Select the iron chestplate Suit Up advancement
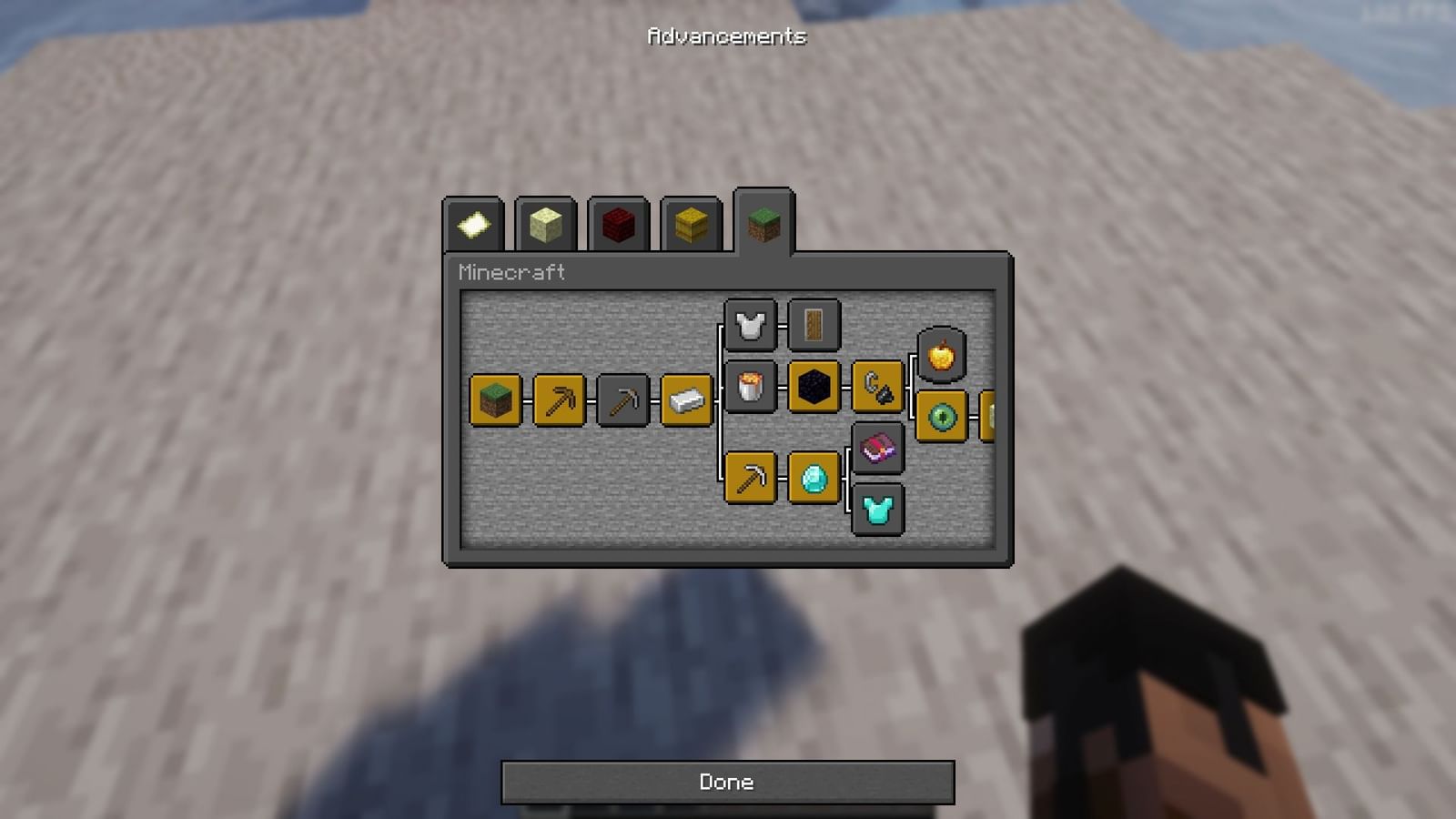 tap(750, 325)
